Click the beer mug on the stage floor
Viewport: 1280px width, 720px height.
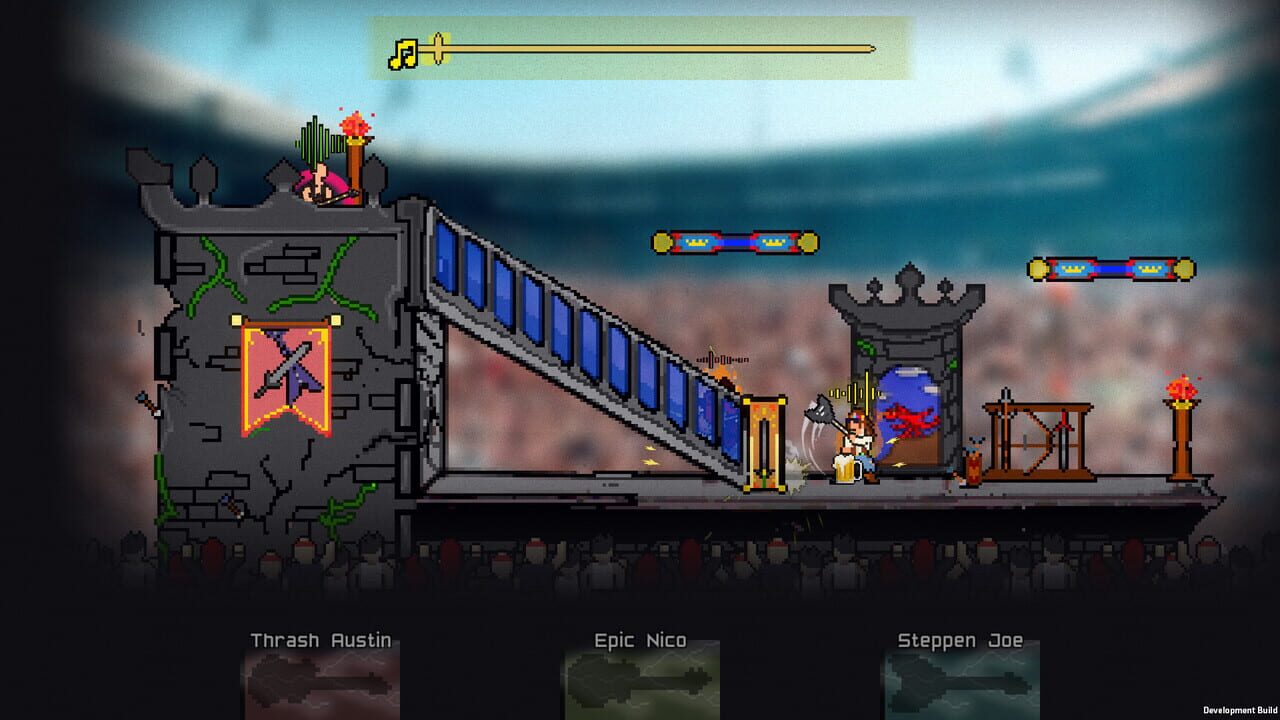(x=845, y=470)
